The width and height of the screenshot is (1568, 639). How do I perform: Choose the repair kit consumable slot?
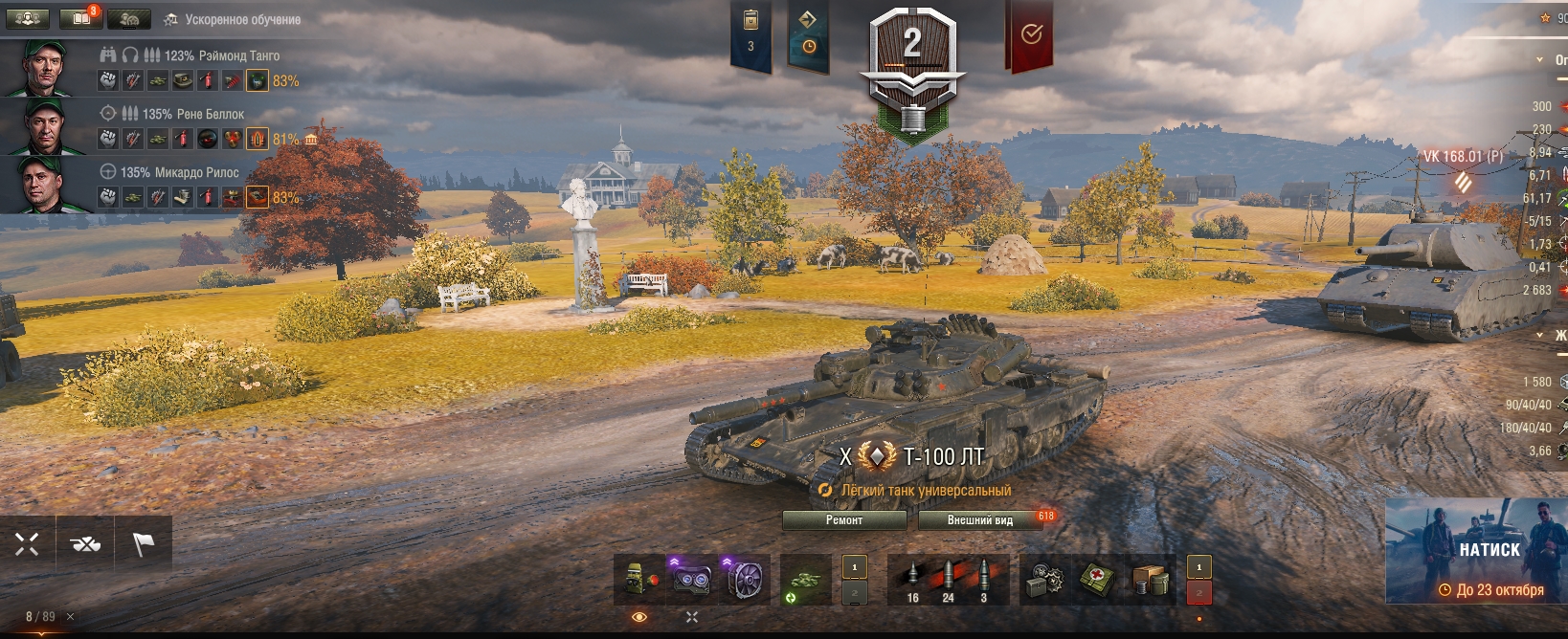point(1044,579)
